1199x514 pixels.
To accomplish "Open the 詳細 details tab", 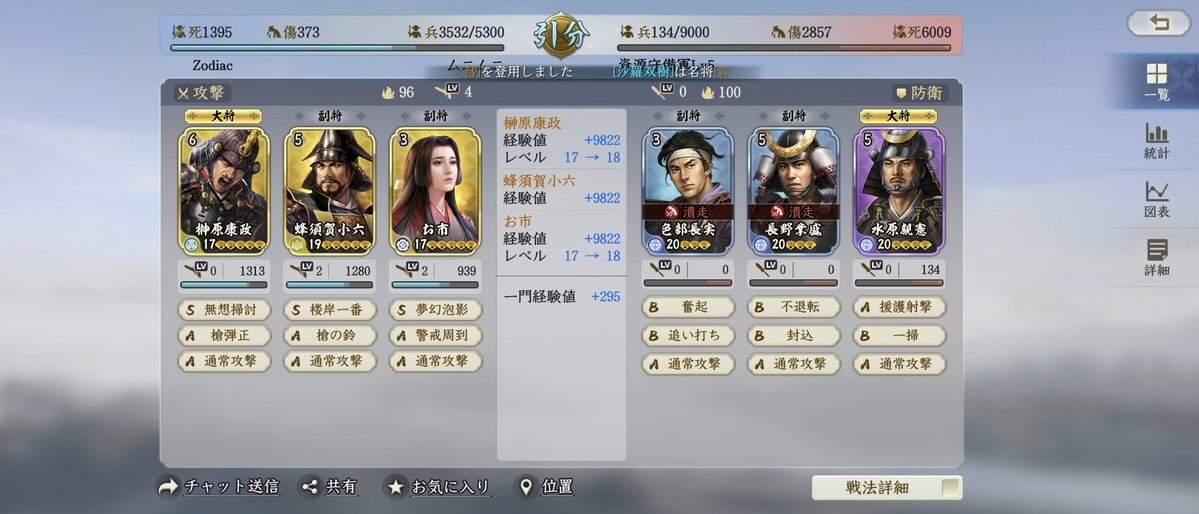I will coord(1156,257).
